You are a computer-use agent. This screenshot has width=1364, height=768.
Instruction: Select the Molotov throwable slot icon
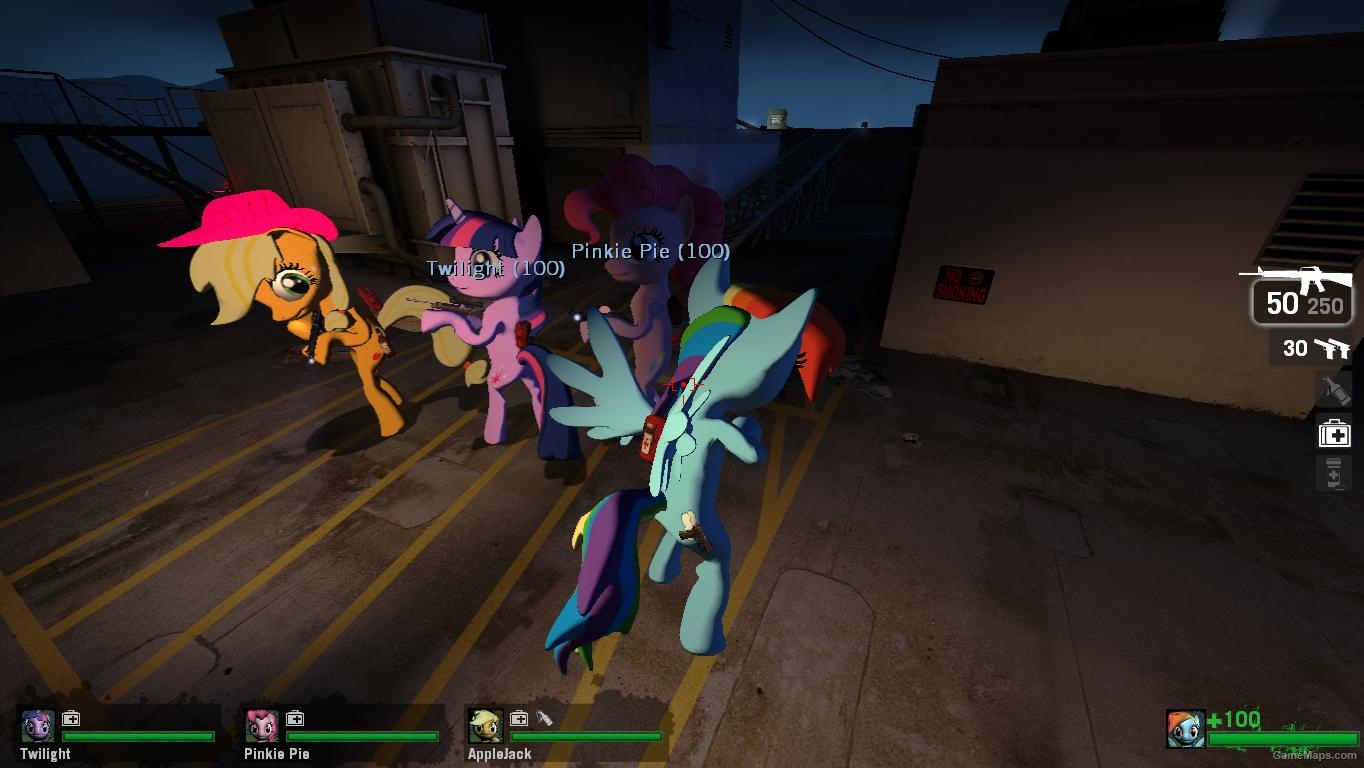(1333, 390)
